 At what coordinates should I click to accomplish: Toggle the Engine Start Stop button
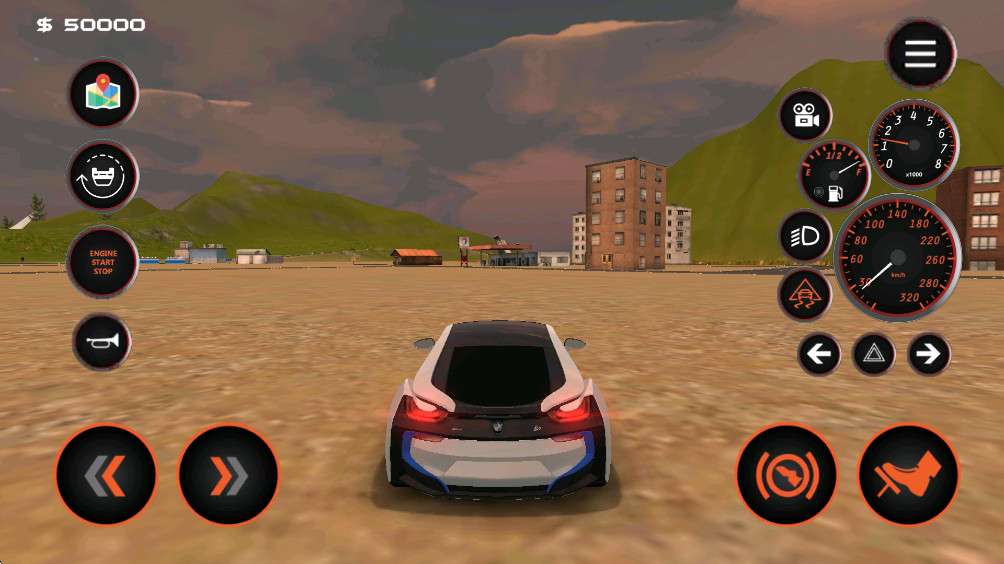[x=102, y=262]
